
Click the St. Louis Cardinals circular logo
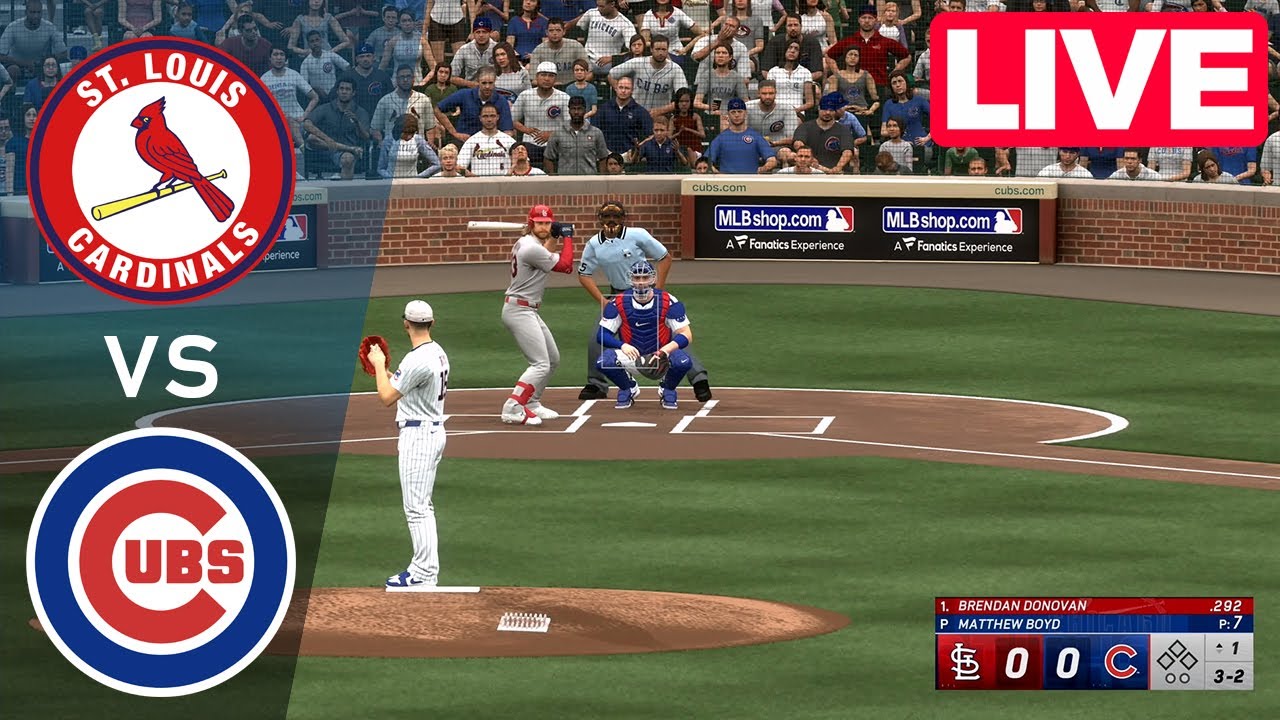tap(163, 163)
